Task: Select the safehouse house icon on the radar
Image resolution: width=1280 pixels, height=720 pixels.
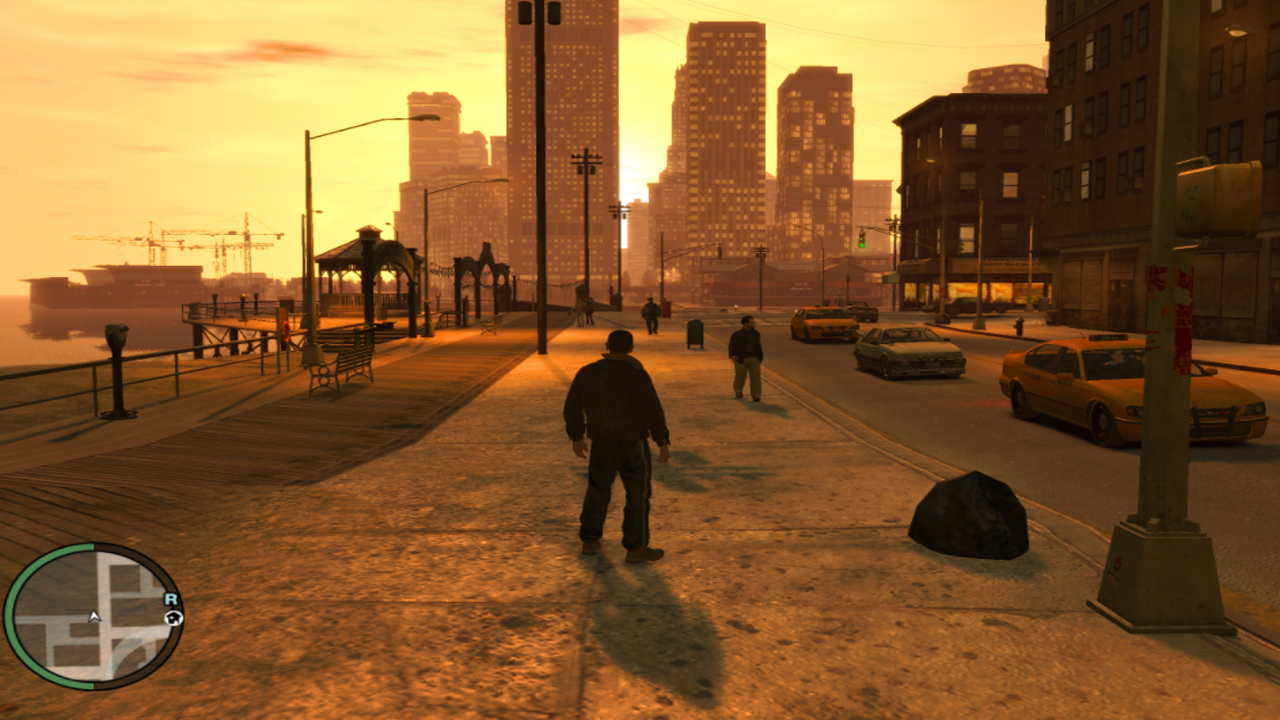Action: pos(173,618)
